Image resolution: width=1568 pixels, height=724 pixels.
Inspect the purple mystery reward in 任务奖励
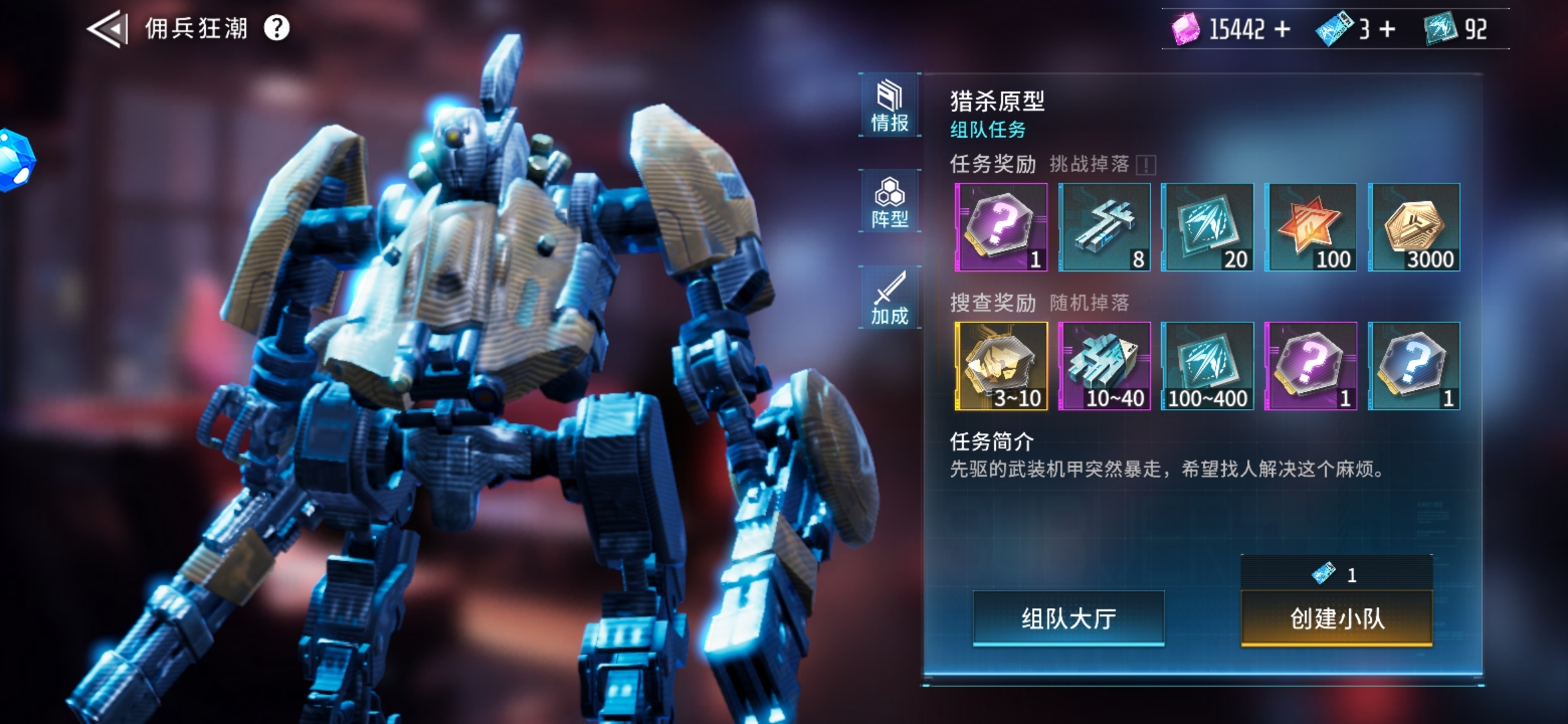click(x=1000, y=227)
